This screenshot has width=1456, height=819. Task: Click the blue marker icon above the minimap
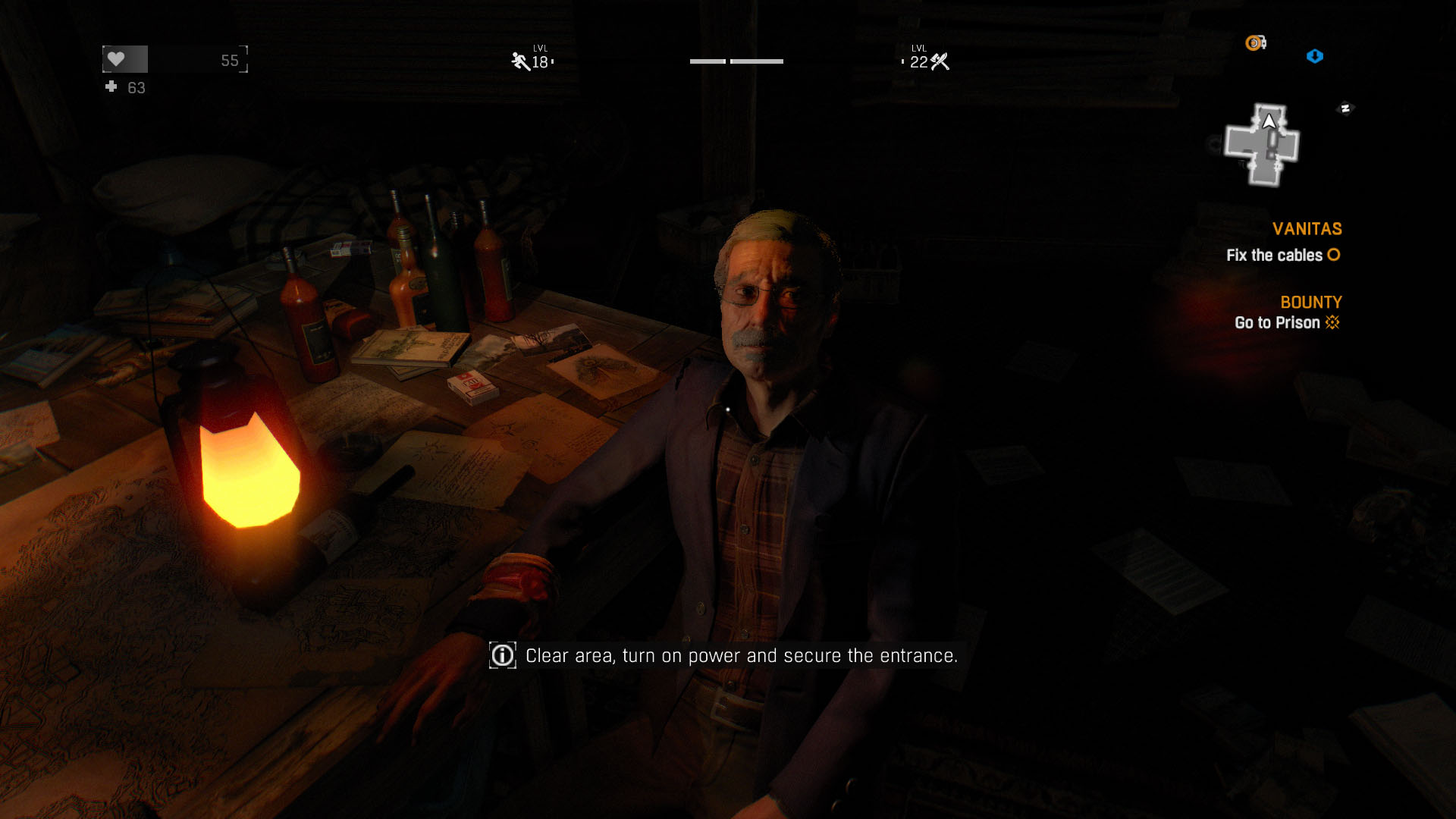coord(1315,56)
